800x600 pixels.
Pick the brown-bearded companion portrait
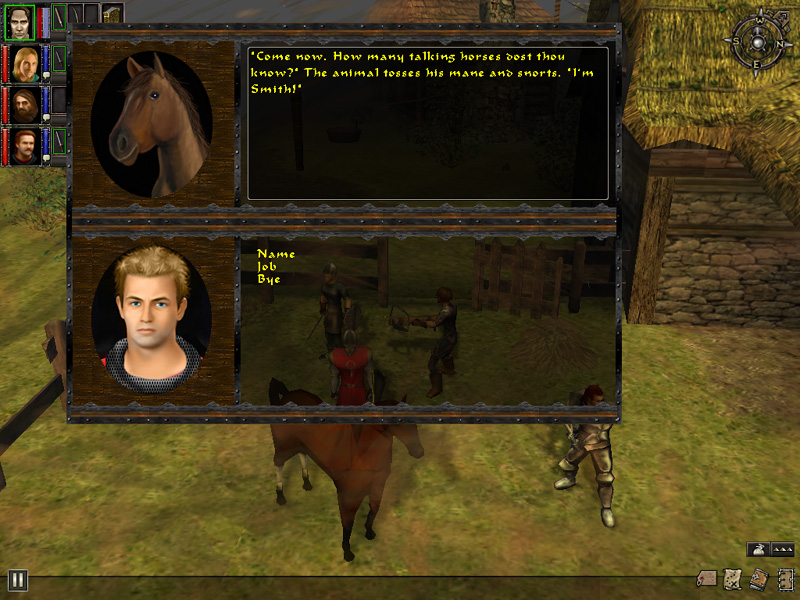point(26,103)
